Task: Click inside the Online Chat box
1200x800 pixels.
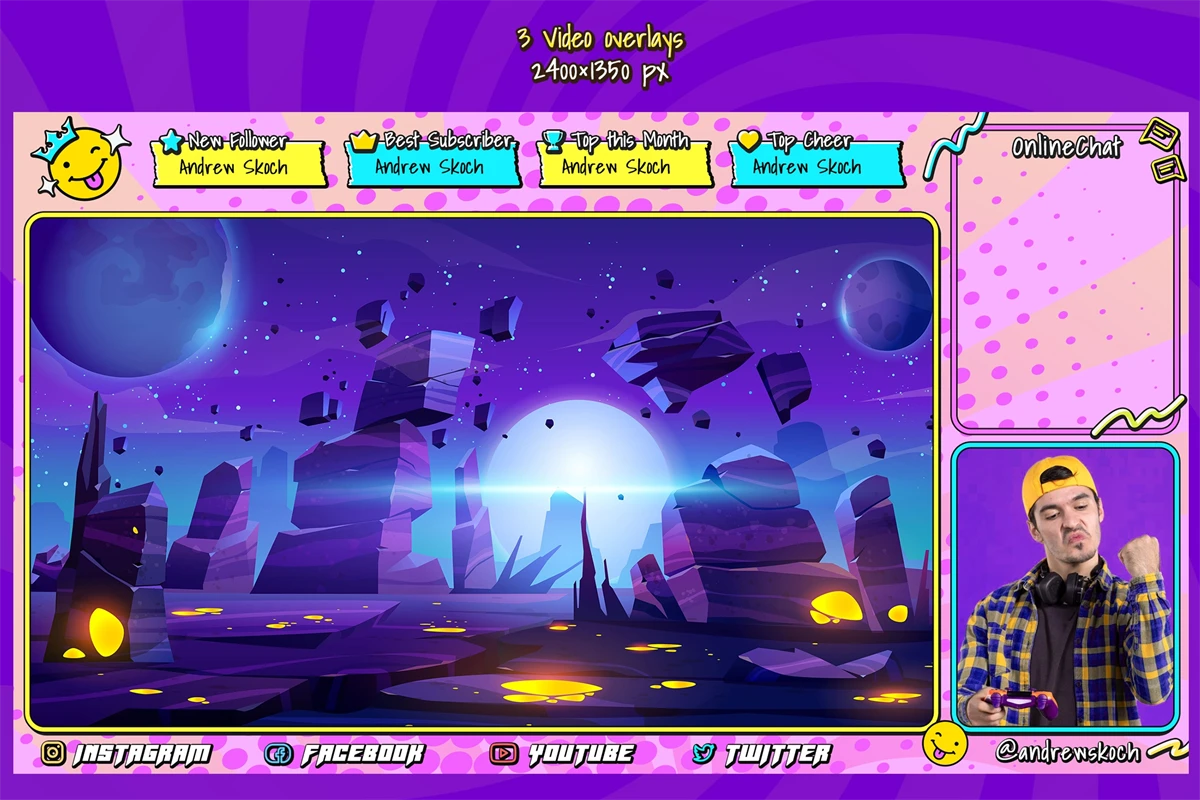Action: click(x=1065, y=290)
